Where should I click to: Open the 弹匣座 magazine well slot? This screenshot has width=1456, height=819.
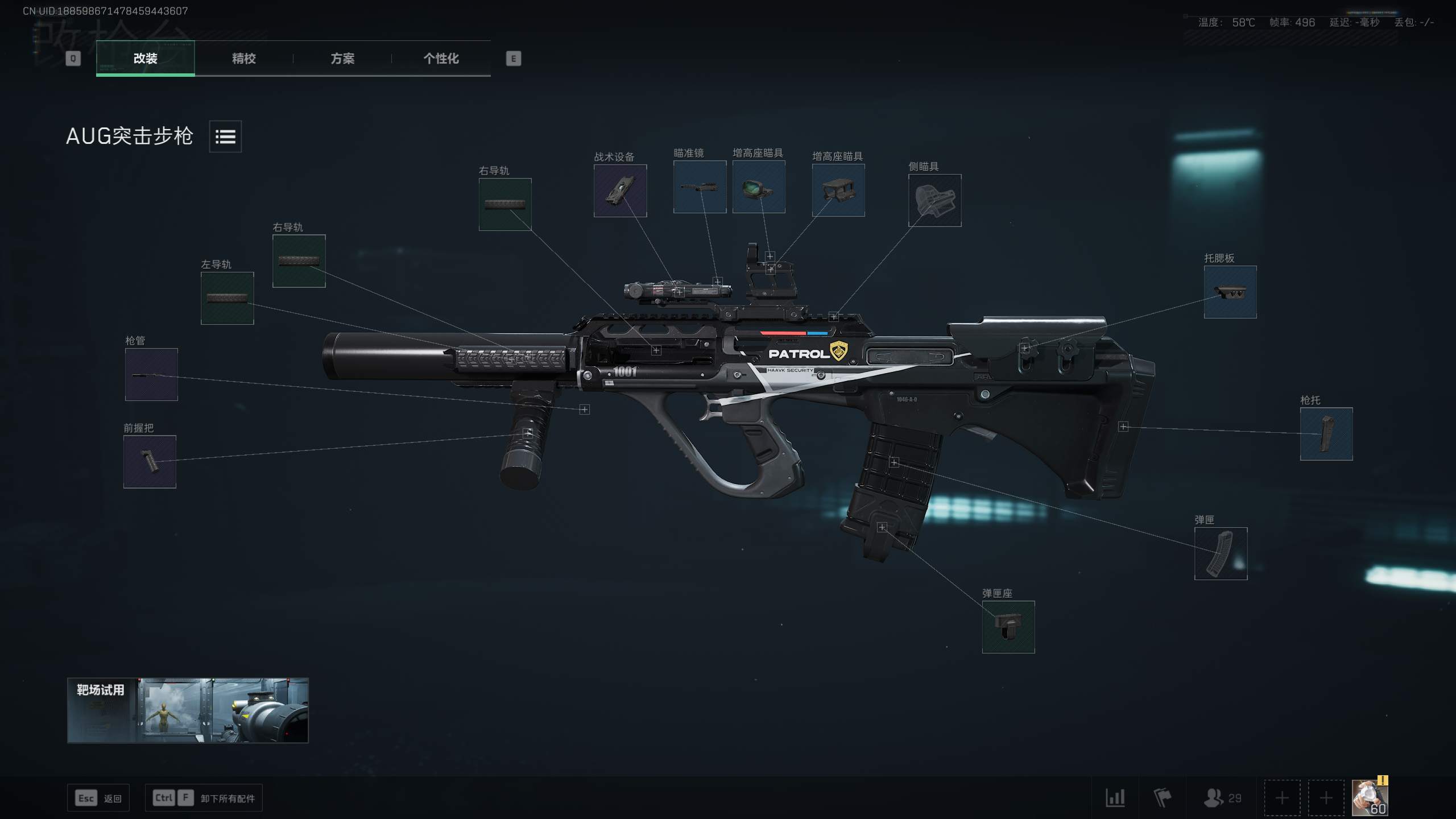pos(1008,627)
